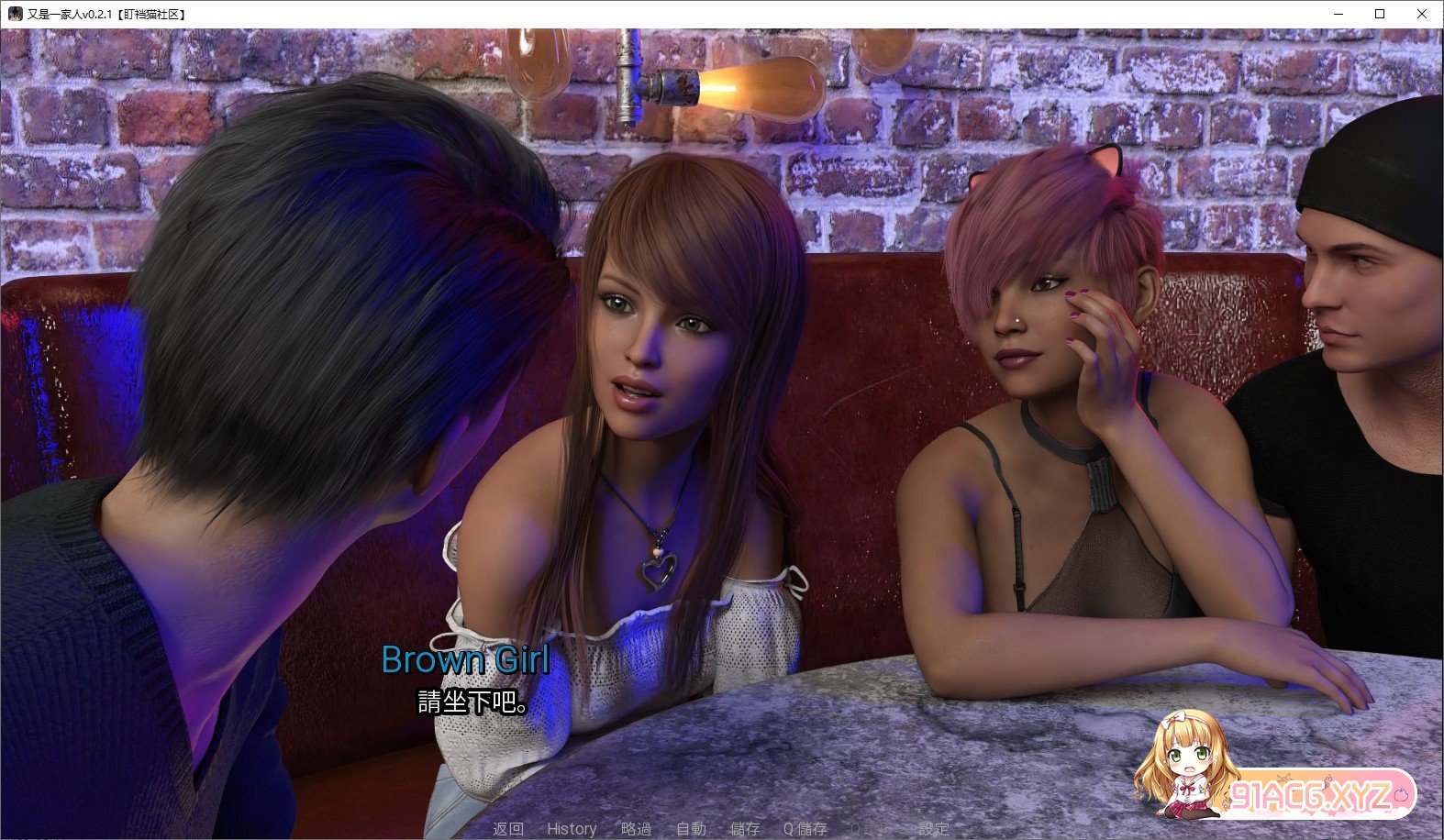Maximize the game window
Image resolution: width=1444 pixels, height=840 pixels.
pyautogui.click(x=1380, y=14)
